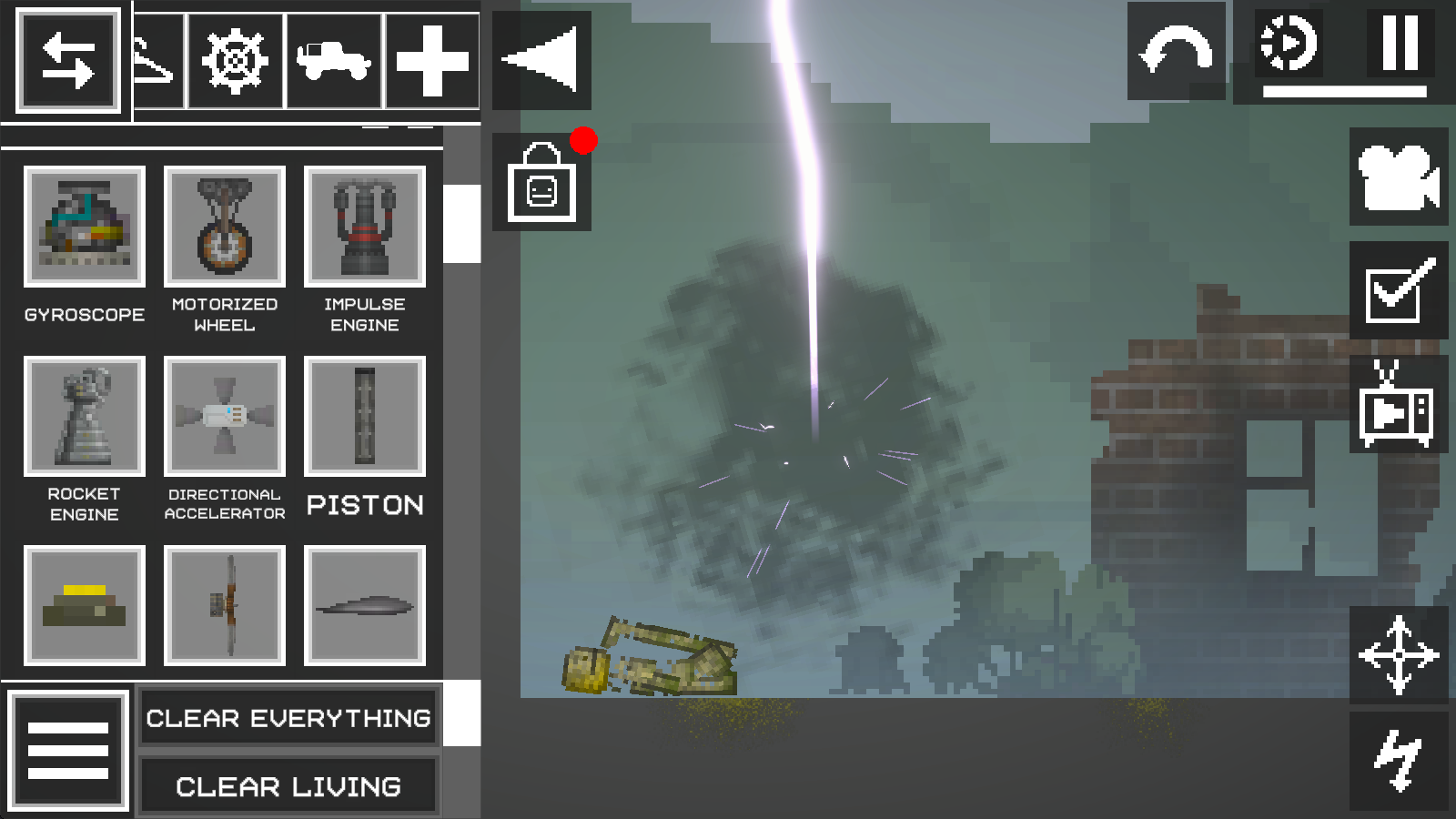Switch to the machinery gear category
1456x819 pixels.
coord(235,61)
